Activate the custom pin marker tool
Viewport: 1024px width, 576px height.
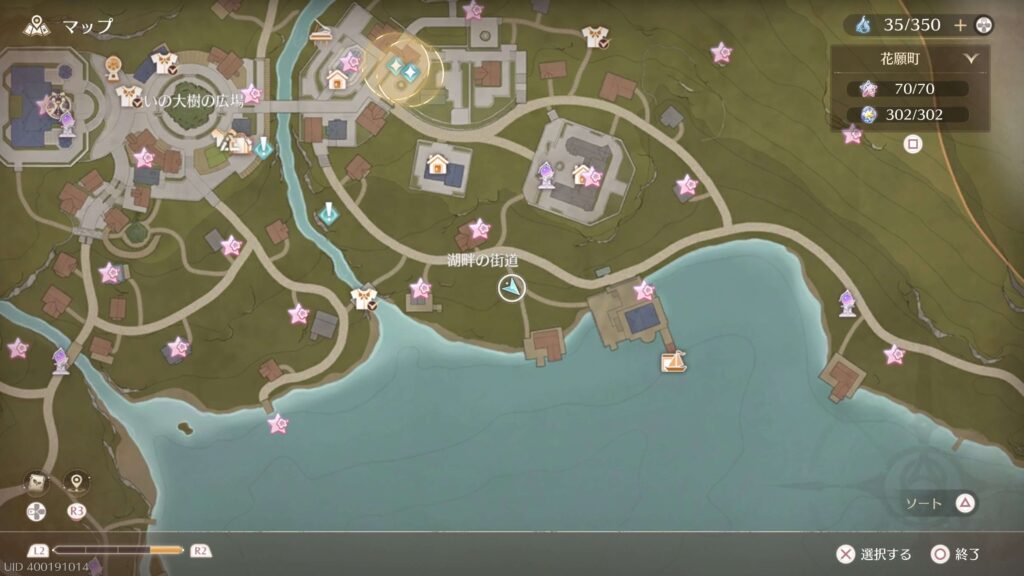77,482
